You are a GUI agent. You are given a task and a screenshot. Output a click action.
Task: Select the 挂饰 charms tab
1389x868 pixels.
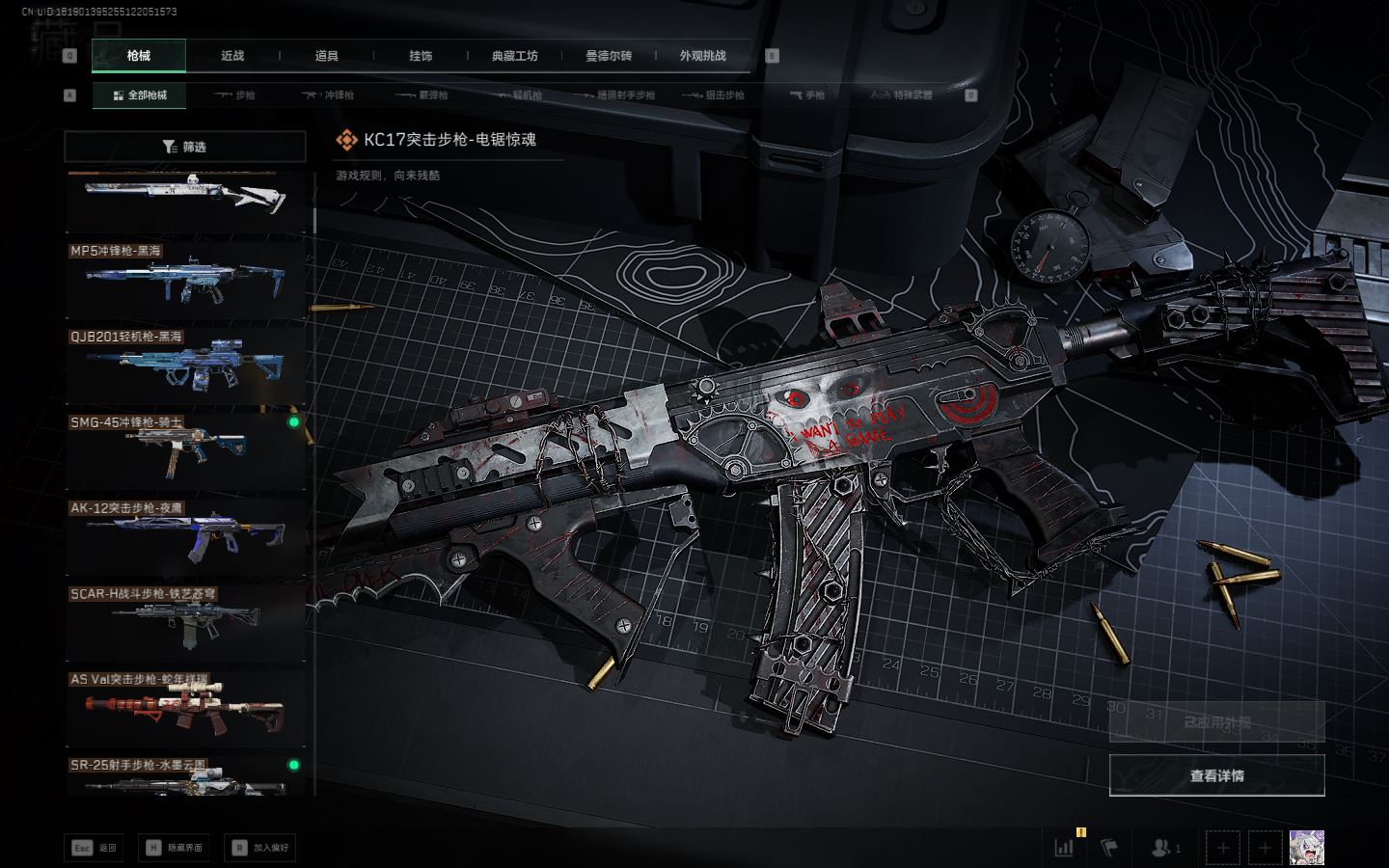(421, 56)
